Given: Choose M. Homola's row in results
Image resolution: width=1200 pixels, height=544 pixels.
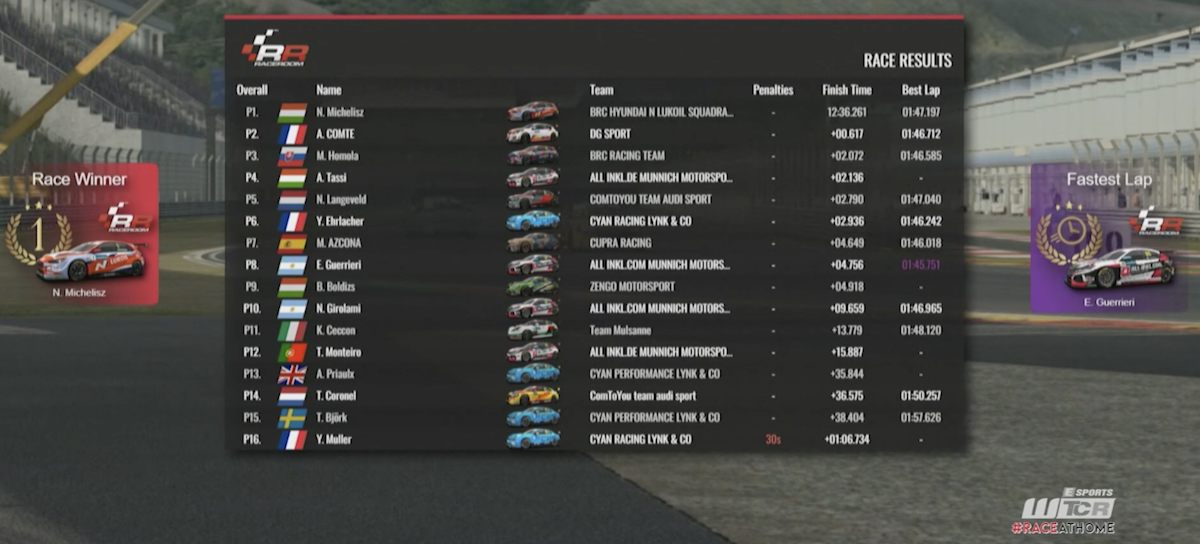Looking at the screenshot, I should click(x=595, y=156).
